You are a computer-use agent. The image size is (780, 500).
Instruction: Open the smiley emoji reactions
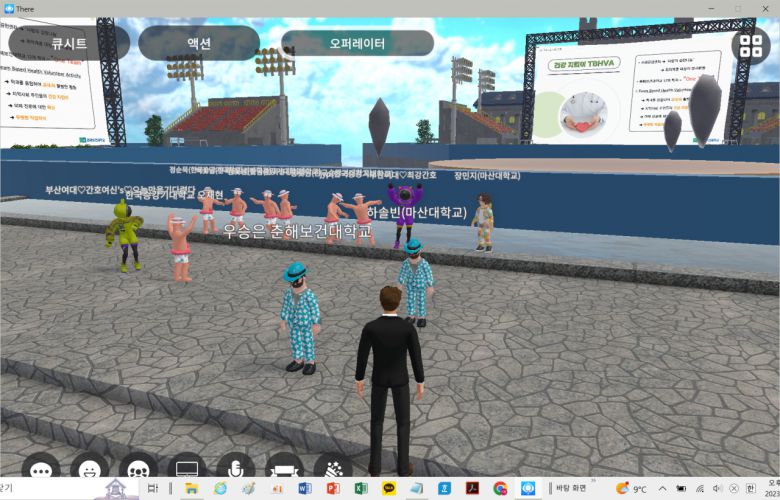(89, 468)
